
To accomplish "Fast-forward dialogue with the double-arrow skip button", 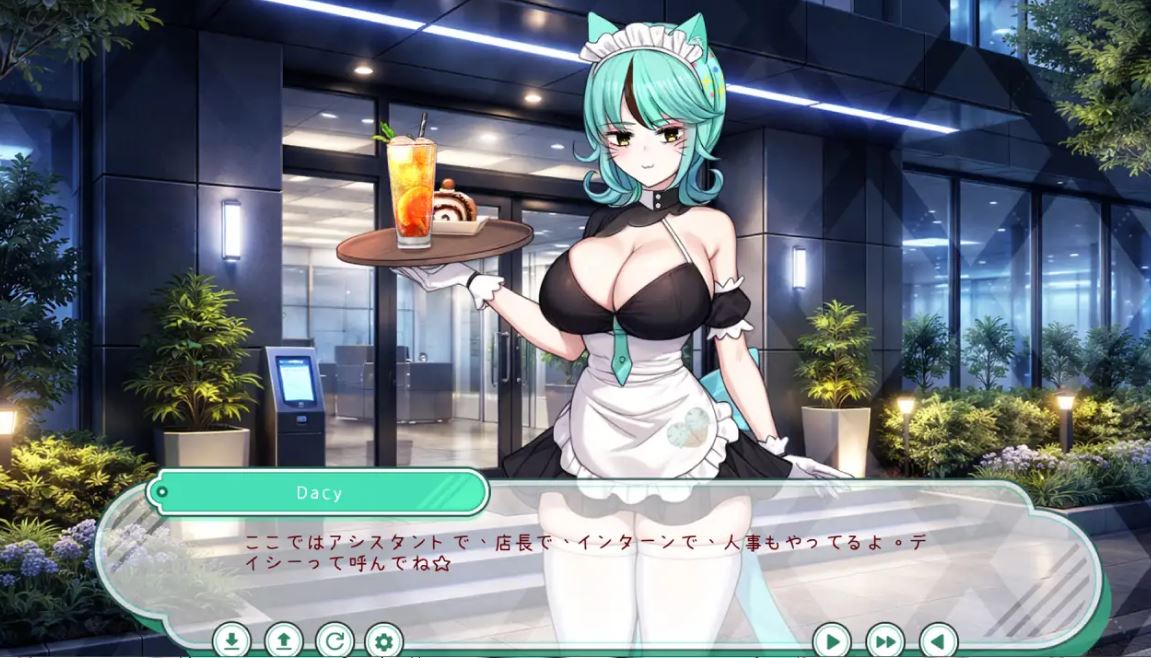I will coord(885,640).
